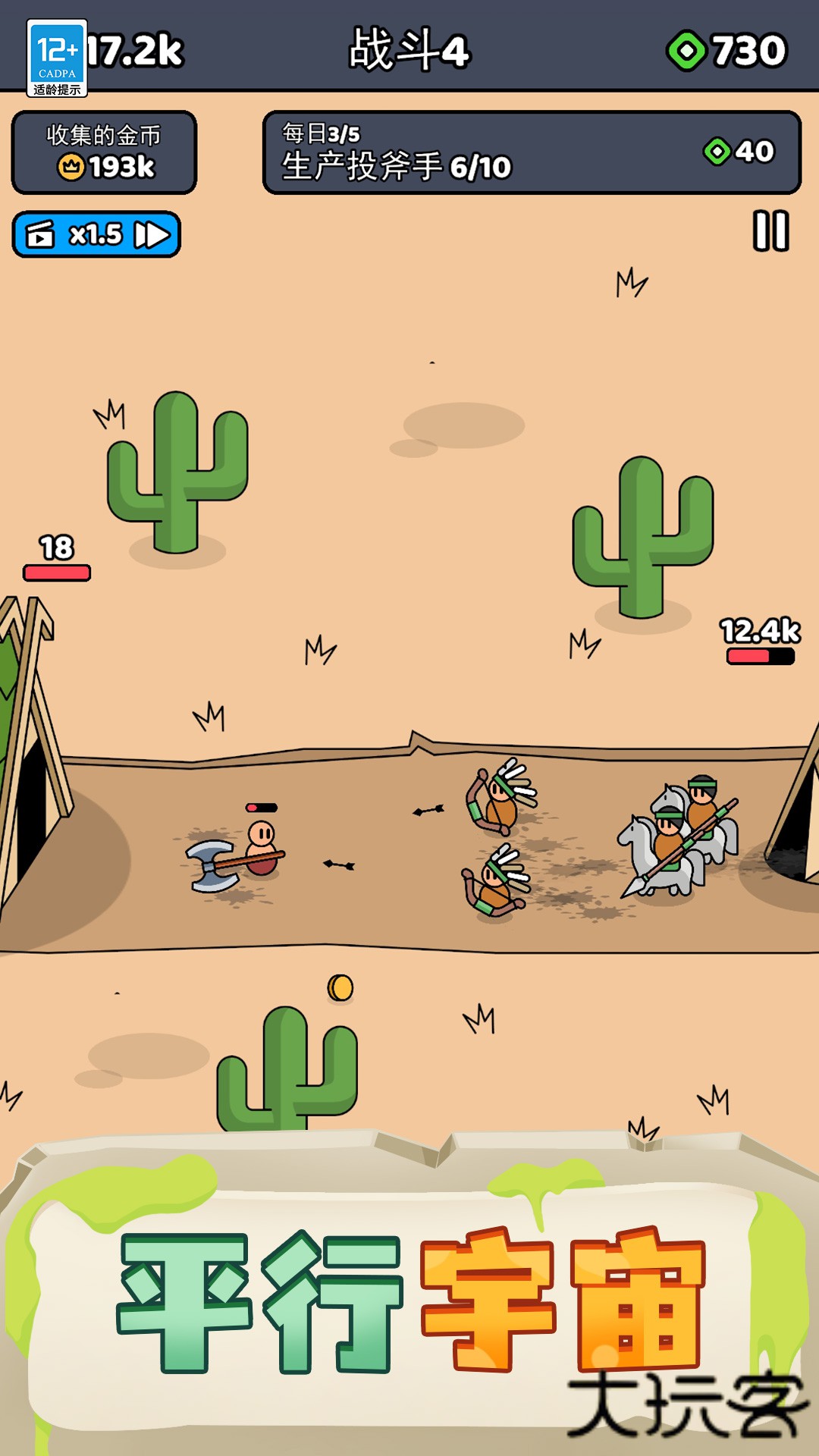Tap the green gem currency counter

726,51
